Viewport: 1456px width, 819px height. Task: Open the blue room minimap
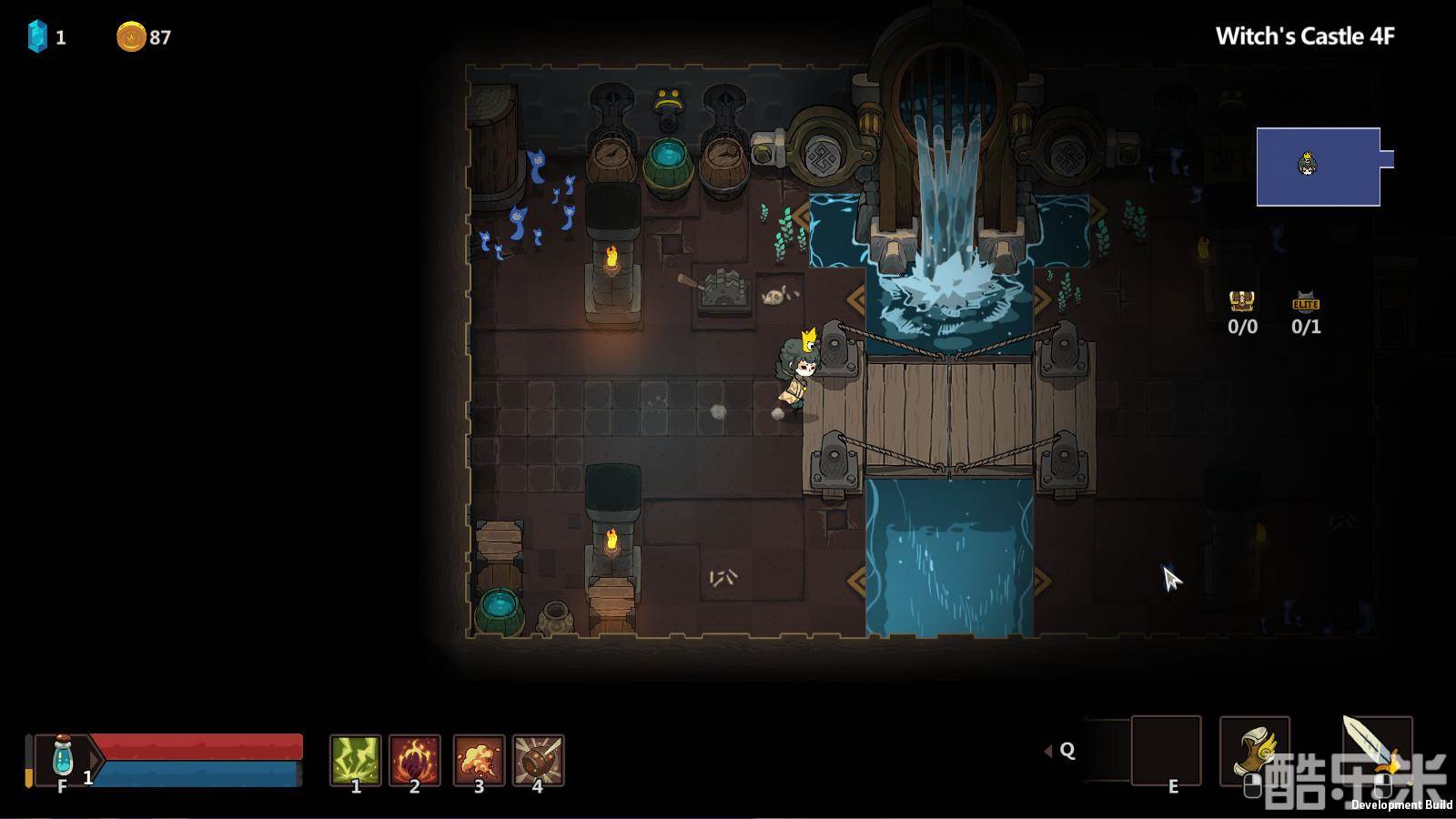pyautogui.click(x=1318, y=167)
